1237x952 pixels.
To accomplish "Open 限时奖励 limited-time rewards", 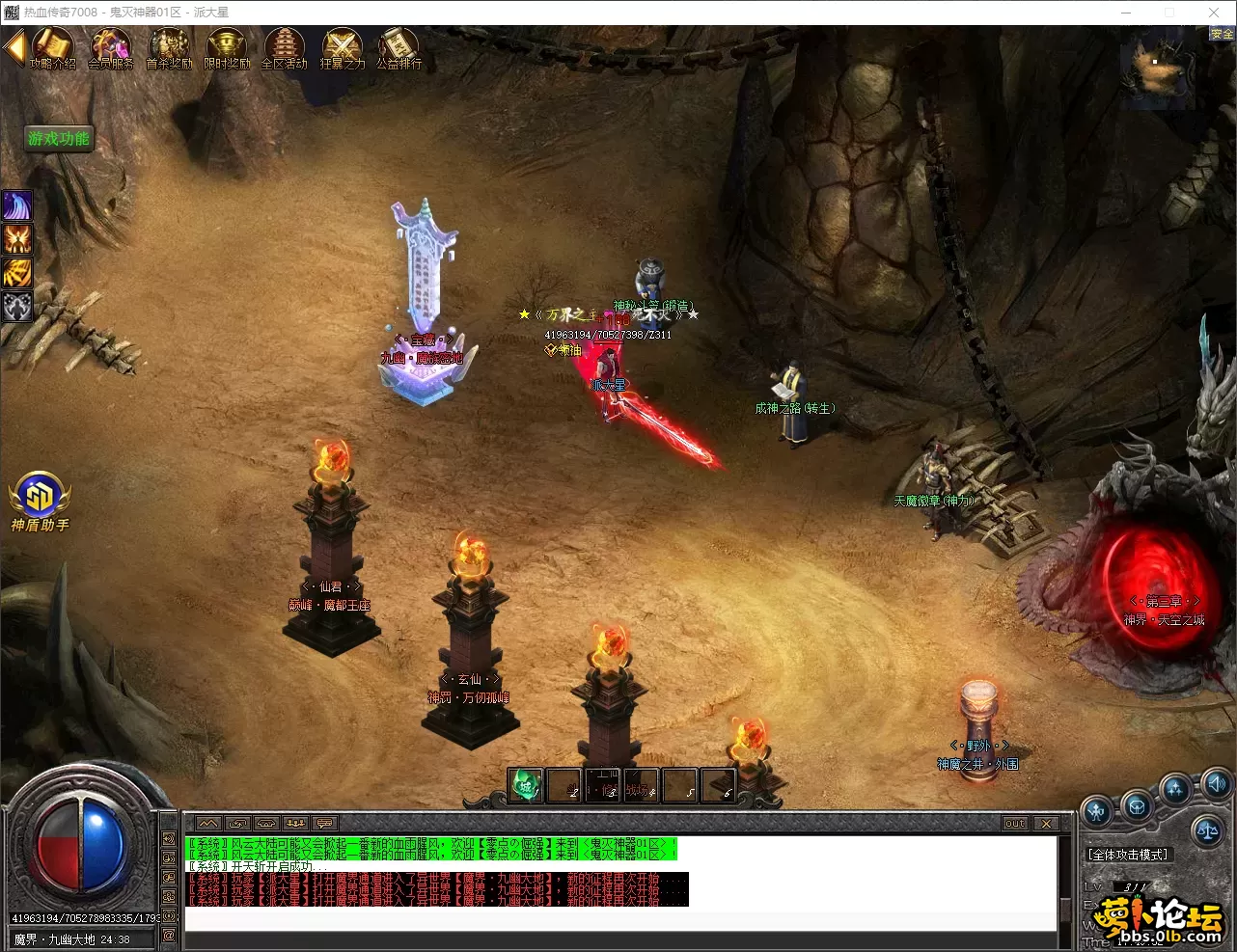I will pos(227,47).
